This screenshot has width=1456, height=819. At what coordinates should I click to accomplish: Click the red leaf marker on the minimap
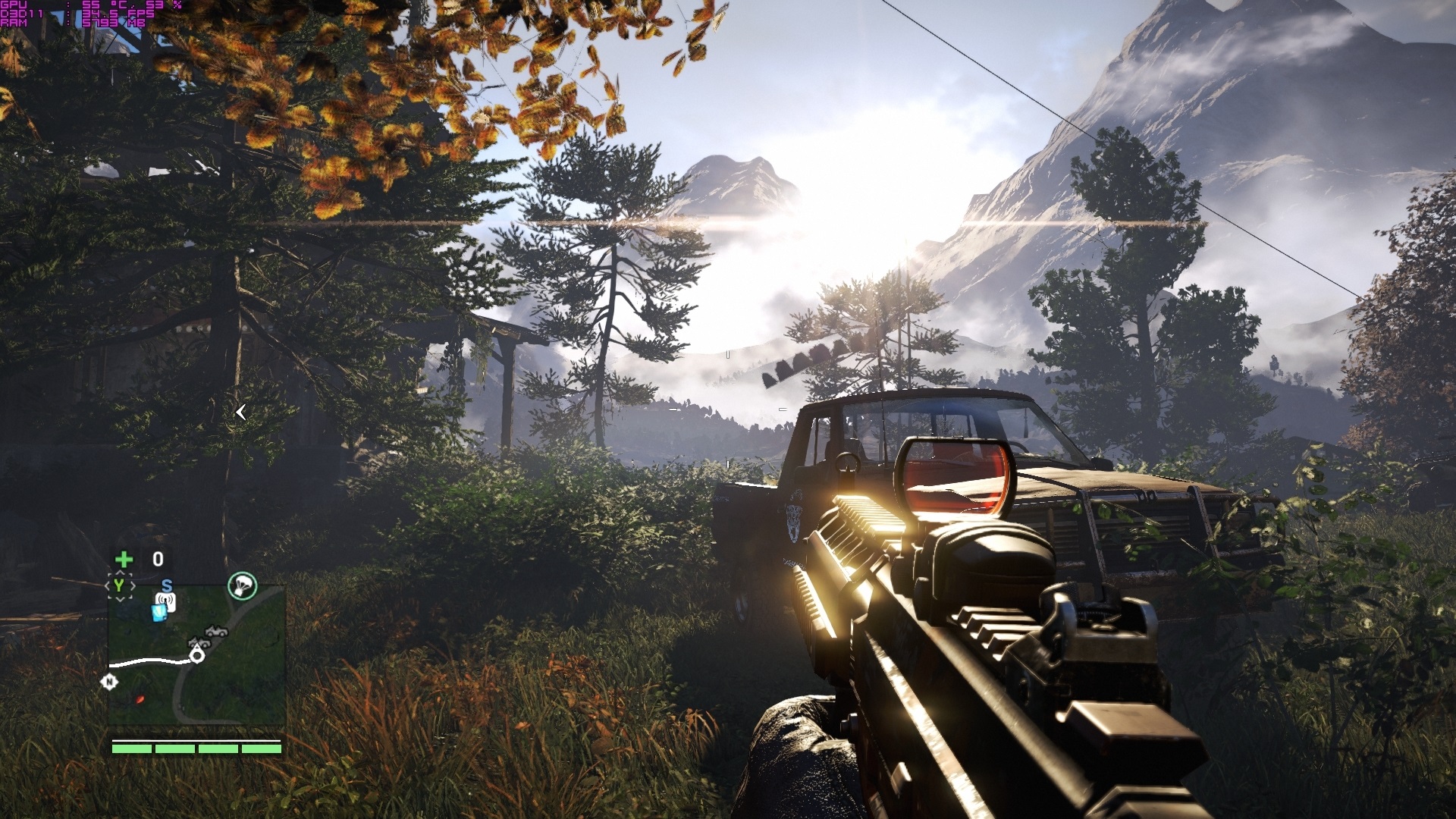[x=140, y=698]
